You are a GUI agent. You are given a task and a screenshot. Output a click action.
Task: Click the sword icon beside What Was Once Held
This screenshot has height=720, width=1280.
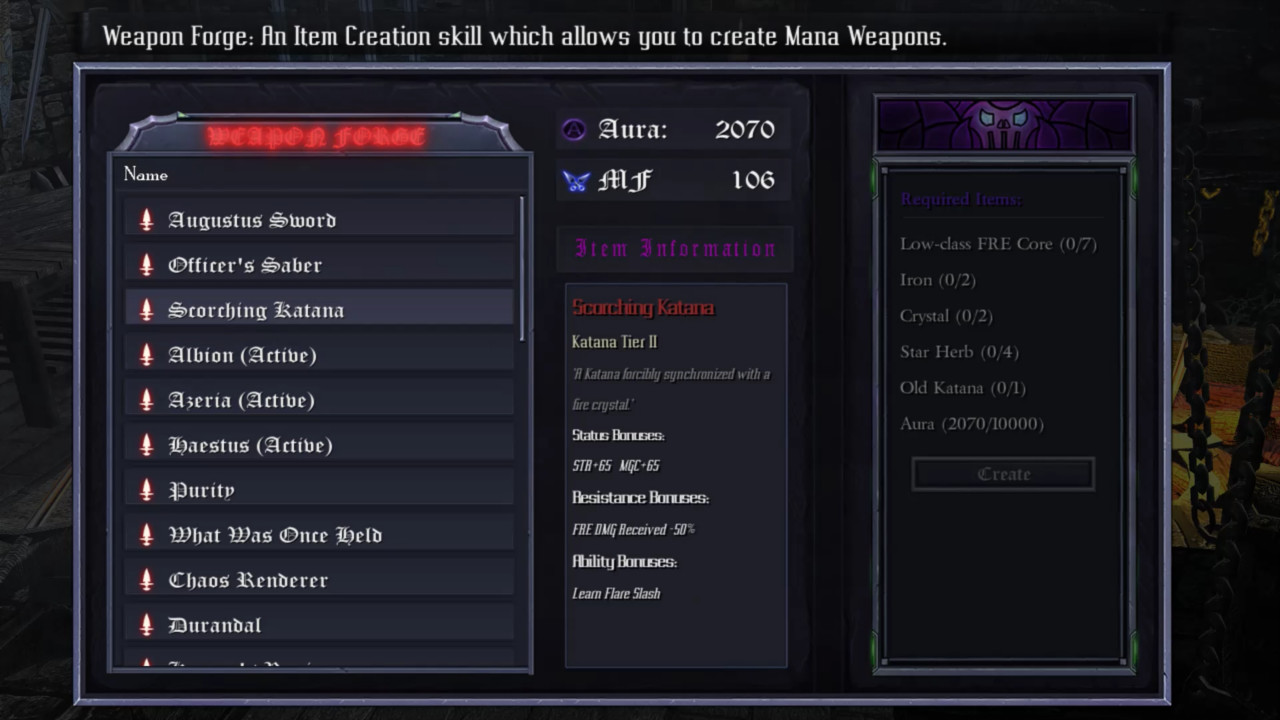[145, 534]
